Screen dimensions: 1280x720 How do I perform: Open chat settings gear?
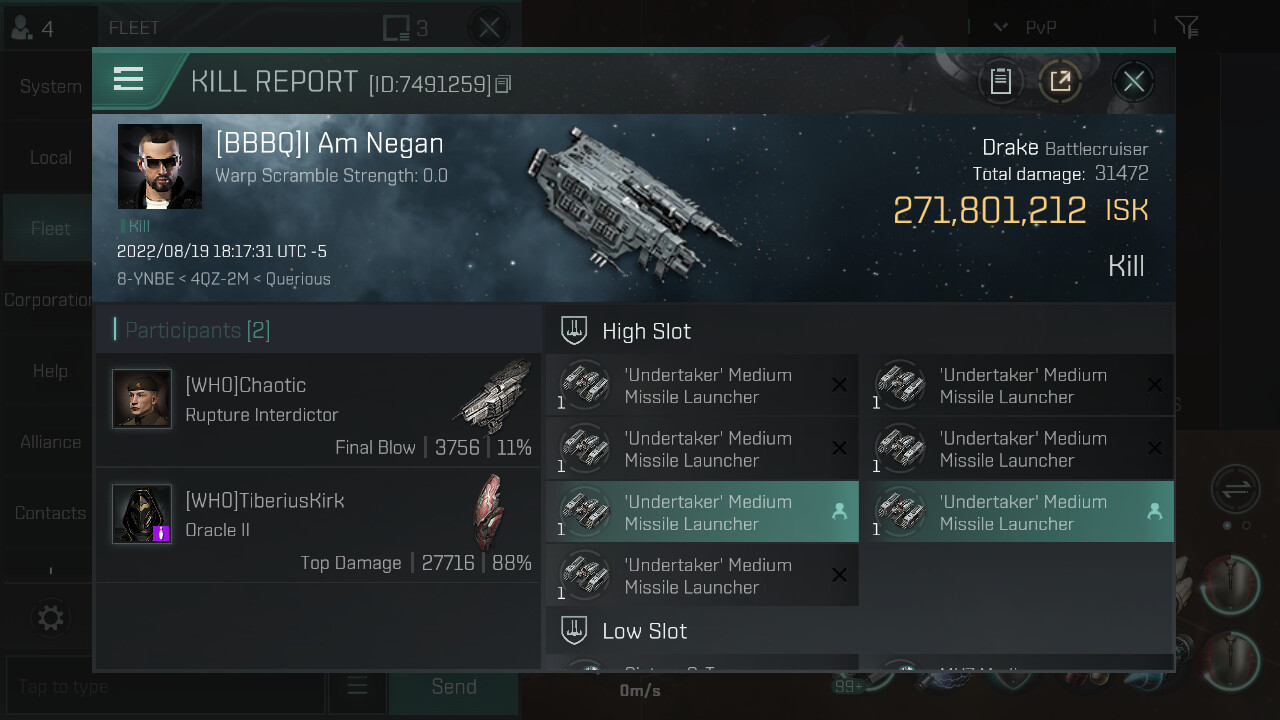tap(50, 618)
